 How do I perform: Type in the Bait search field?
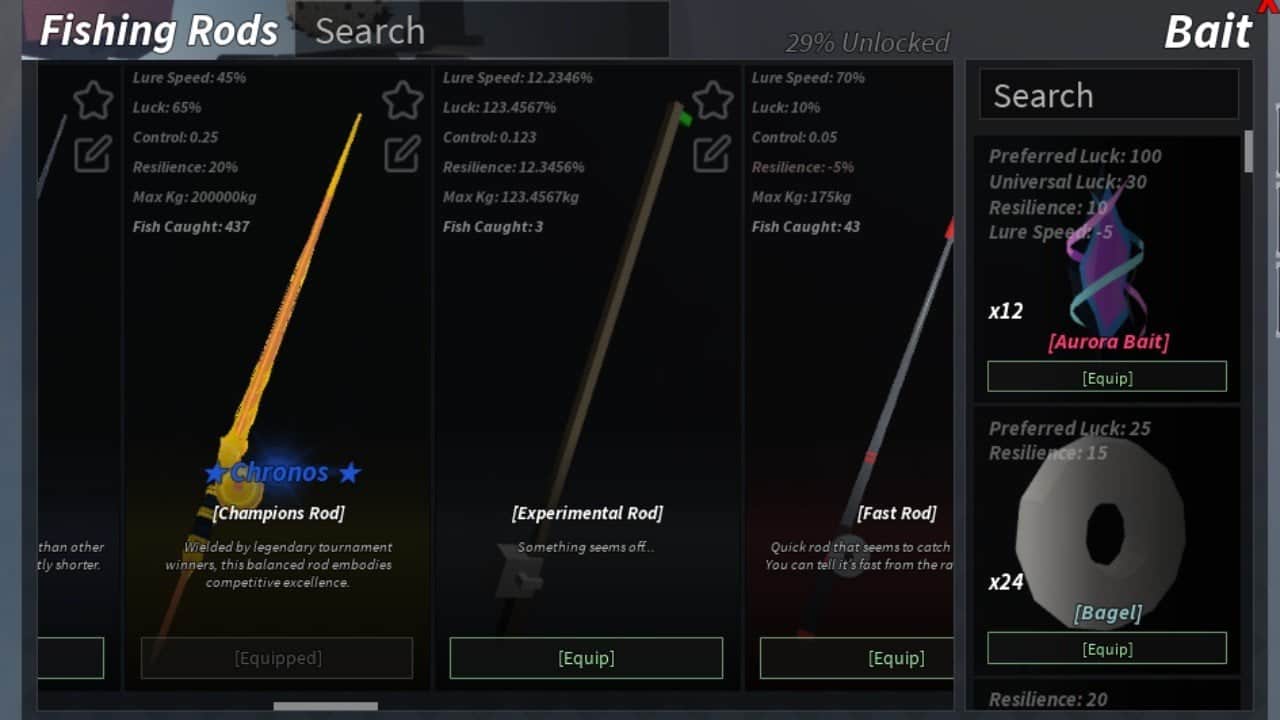[x=1108, y=96]
